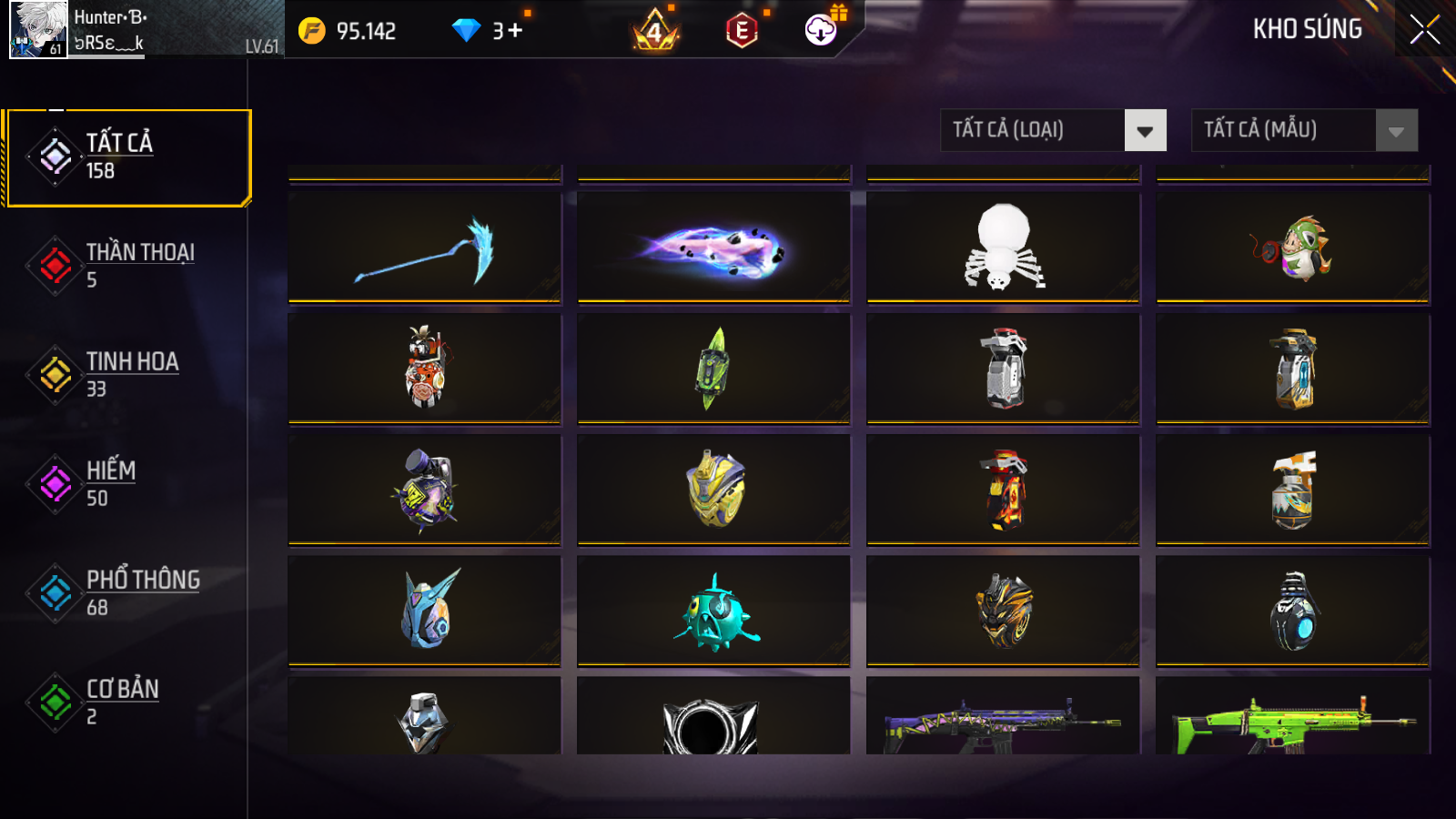Switch to the Tất Cả category

[127, 157]
